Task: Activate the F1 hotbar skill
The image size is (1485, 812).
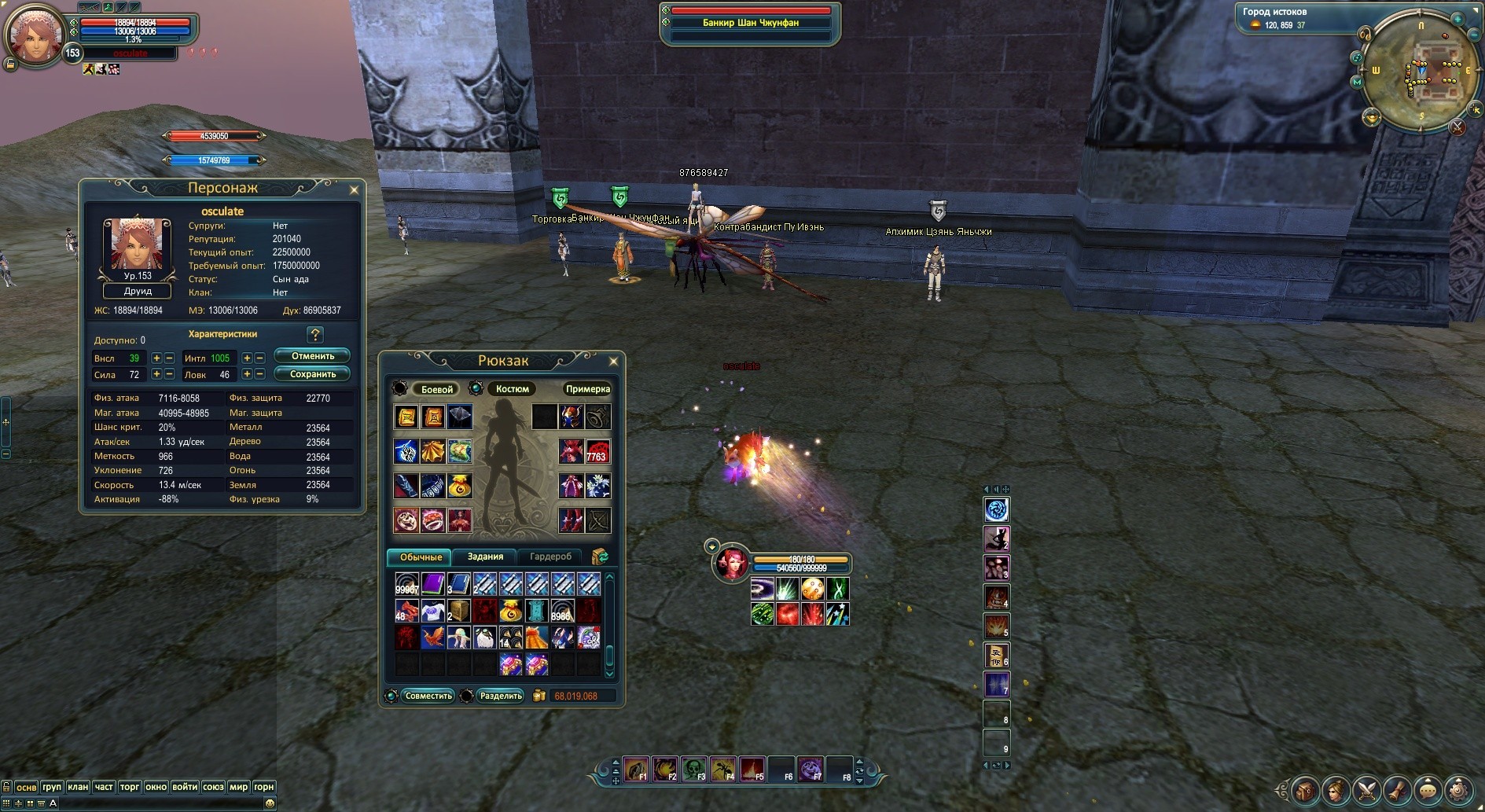Action: tap(635, 769)
